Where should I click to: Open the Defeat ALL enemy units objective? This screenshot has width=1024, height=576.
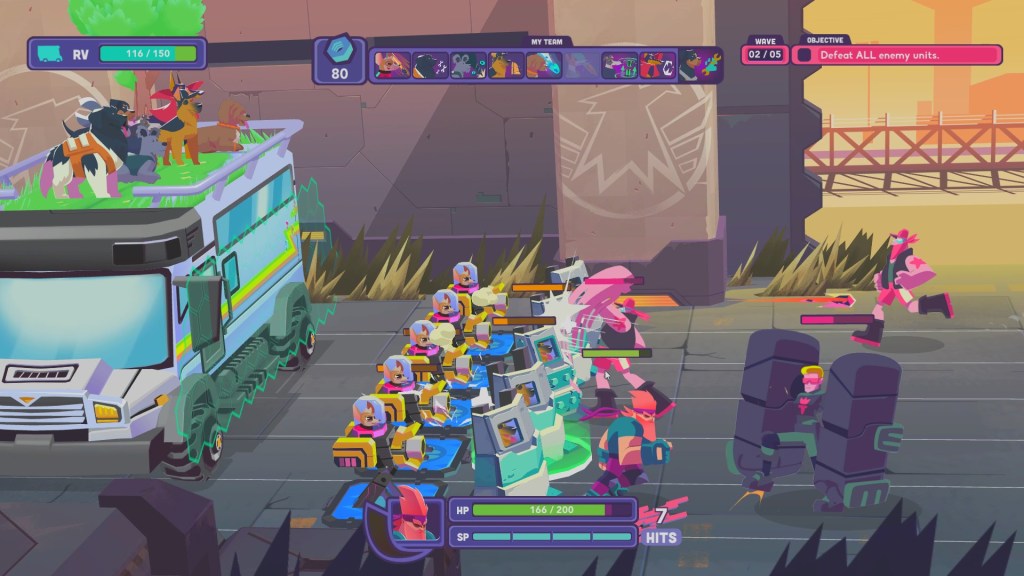897,55
